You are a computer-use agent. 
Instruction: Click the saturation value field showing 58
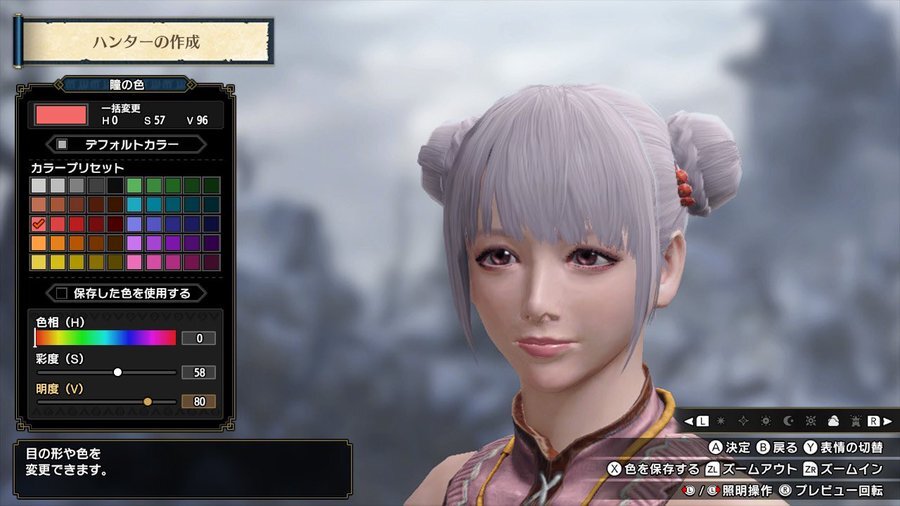[198, 372]
